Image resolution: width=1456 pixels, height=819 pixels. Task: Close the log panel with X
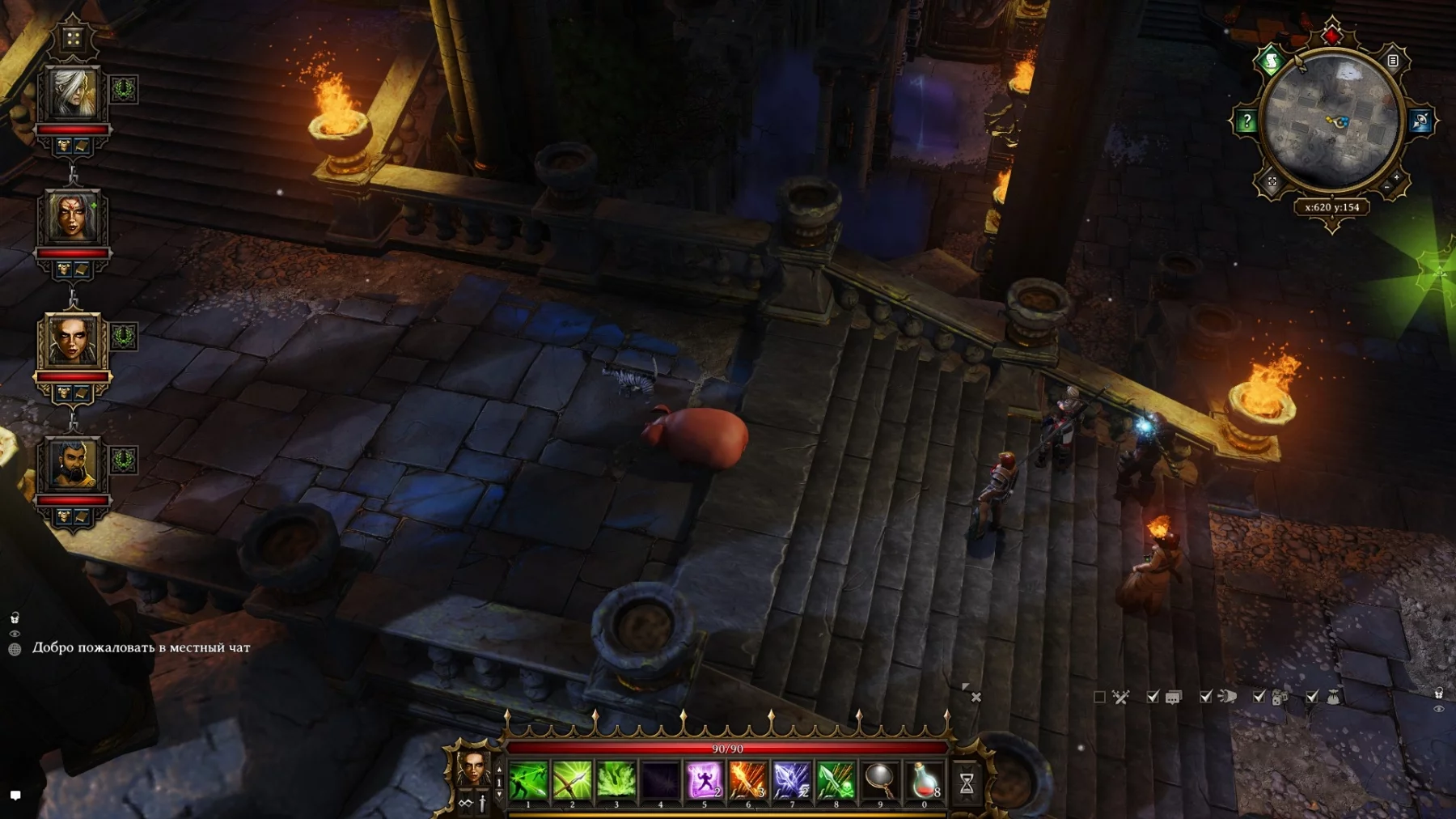[976, 697]
